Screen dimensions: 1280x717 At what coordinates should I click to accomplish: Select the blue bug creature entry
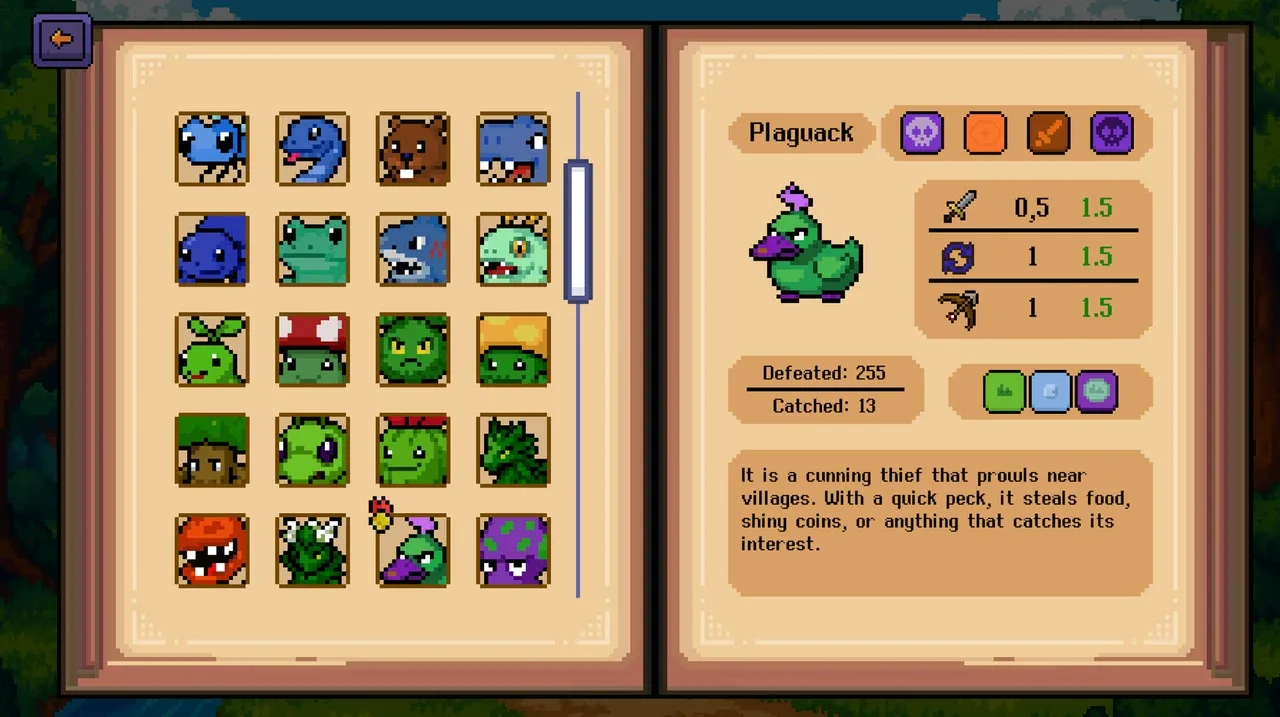(212, 149)
